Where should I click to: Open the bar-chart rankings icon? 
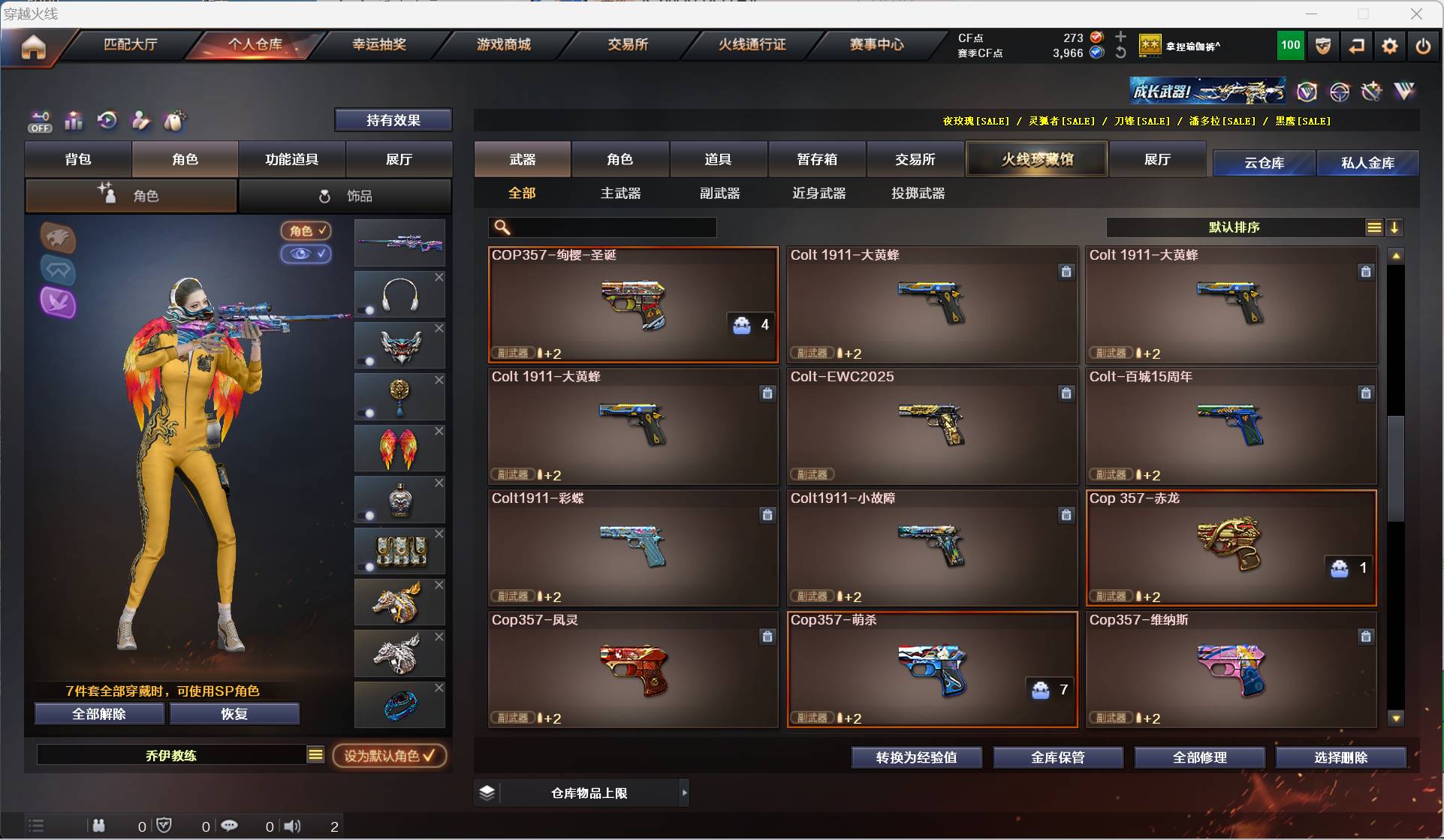(73, 121)
